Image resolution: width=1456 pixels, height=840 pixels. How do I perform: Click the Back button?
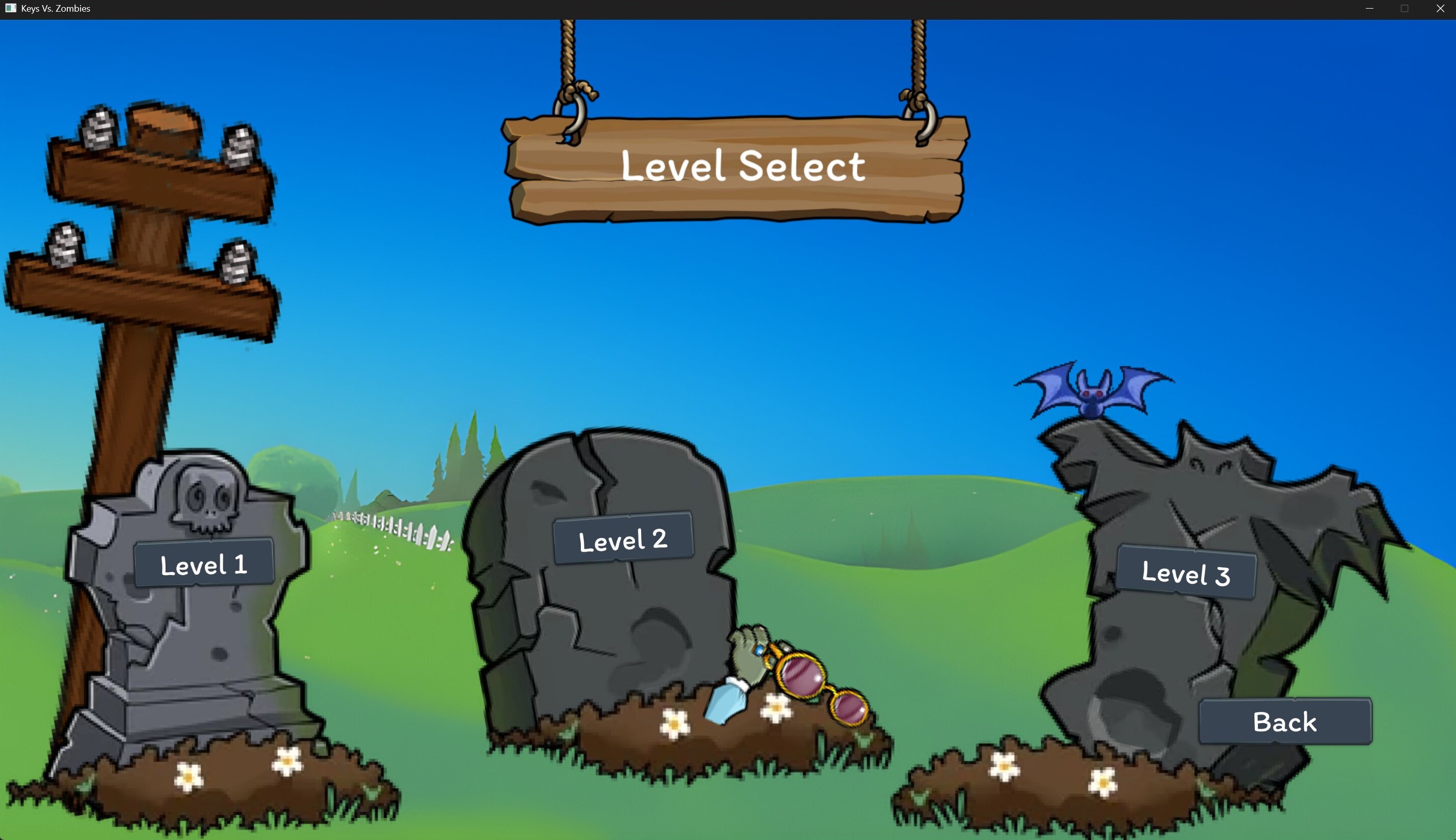[1285, 721]
